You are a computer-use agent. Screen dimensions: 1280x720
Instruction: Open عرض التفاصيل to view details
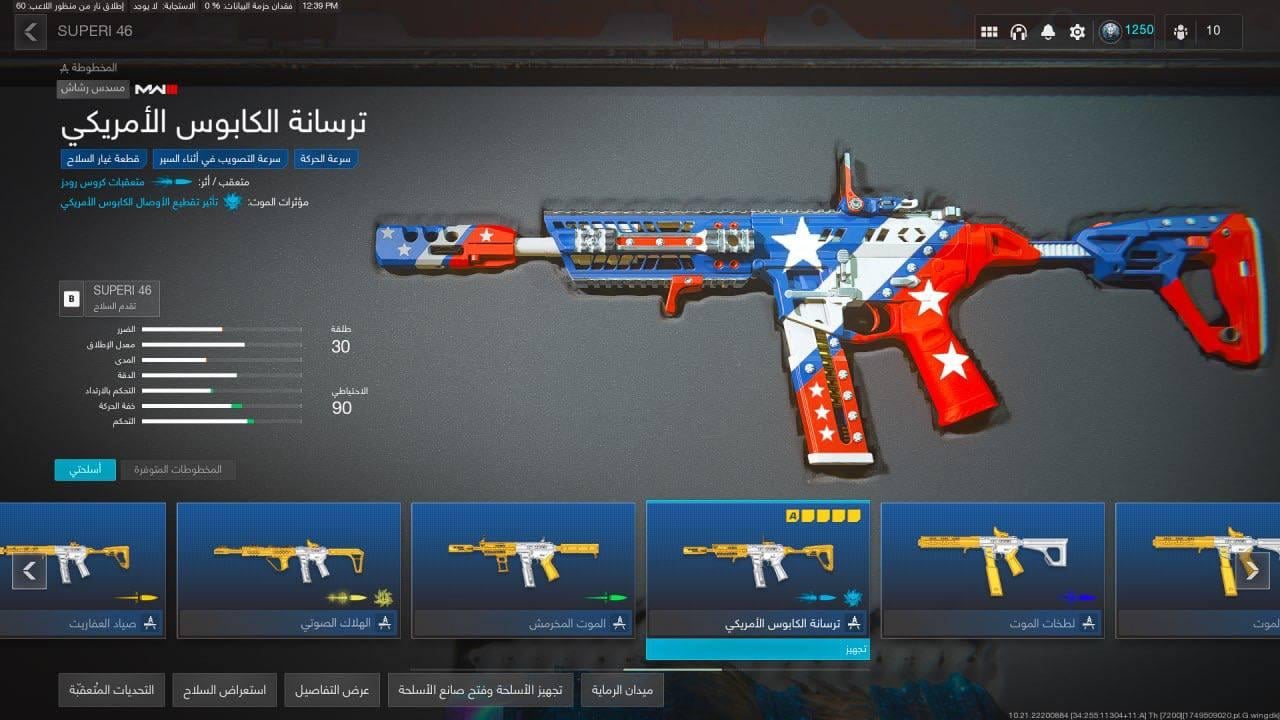coord(333,690)
